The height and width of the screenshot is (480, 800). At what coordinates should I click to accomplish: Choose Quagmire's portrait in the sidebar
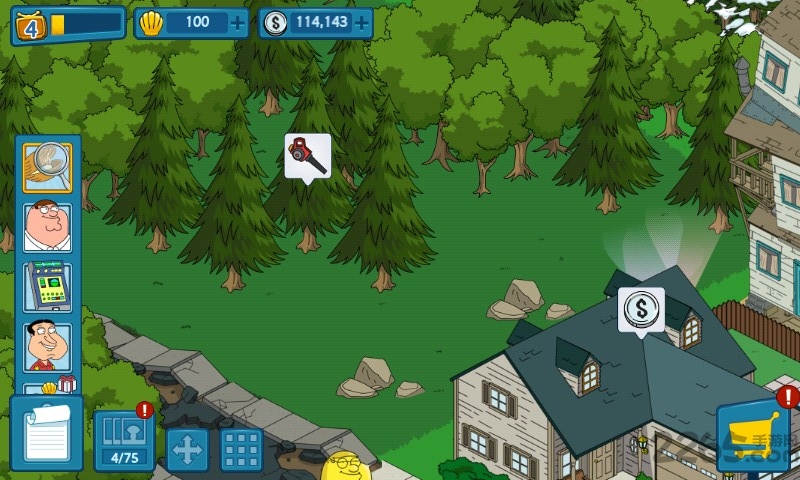tap(48, 347)
